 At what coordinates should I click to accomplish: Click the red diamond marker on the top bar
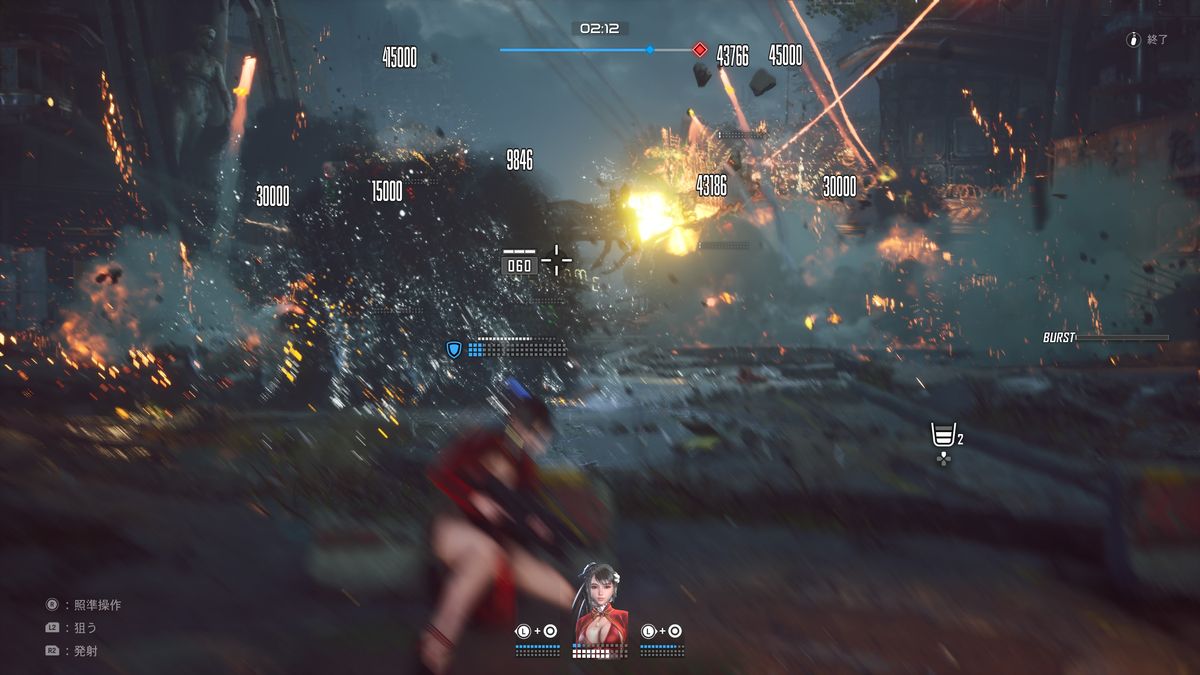(x=700, y=49)
